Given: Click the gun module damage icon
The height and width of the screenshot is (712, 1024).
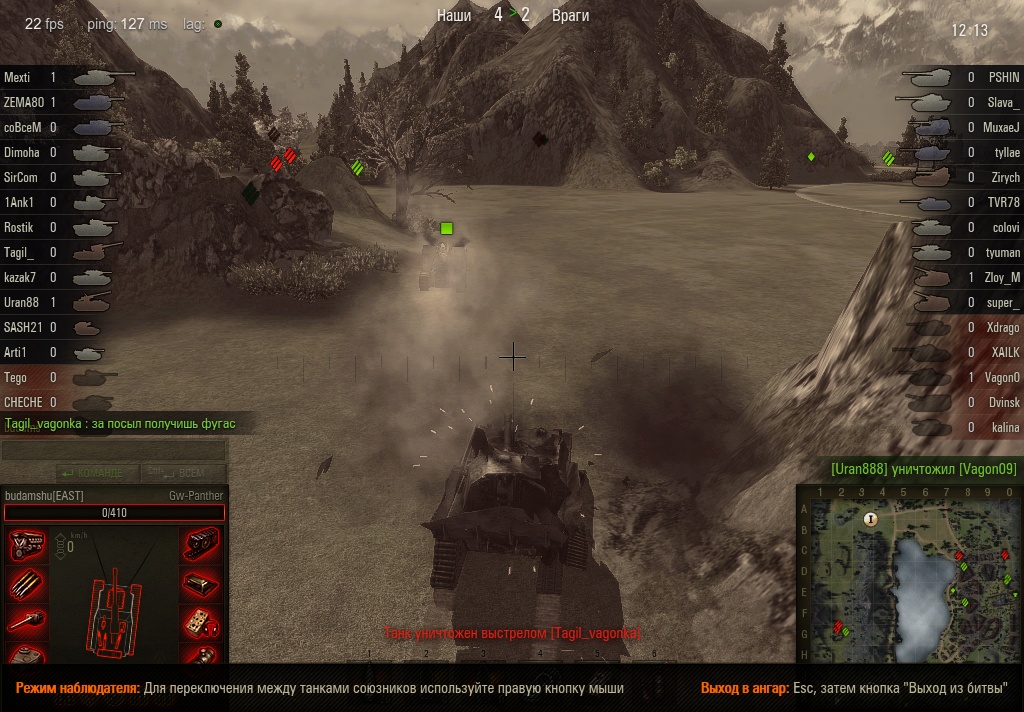Looking at the screenshot, I should pyautogui.click(x=27, y=621).
